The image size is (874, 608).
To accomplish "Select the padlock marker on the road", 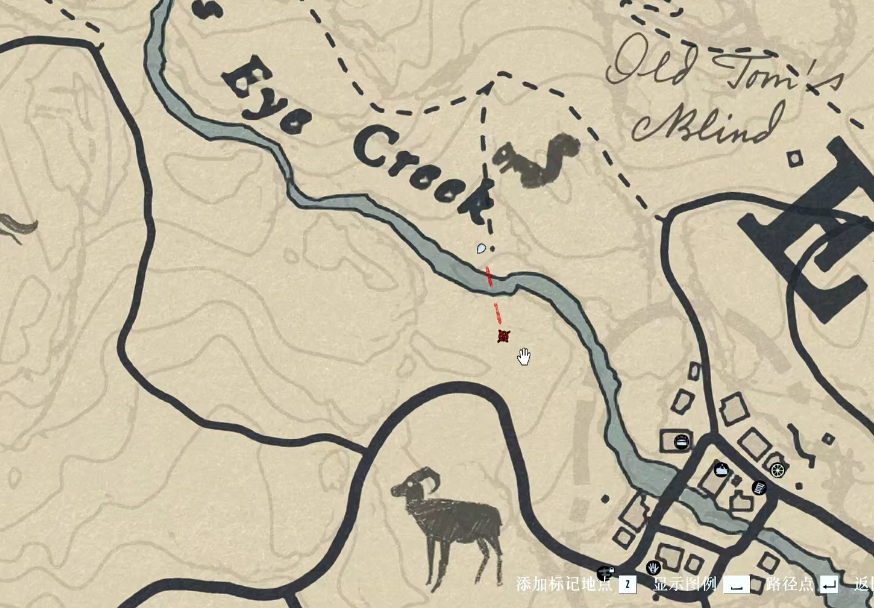I will [x=604, y=572].
